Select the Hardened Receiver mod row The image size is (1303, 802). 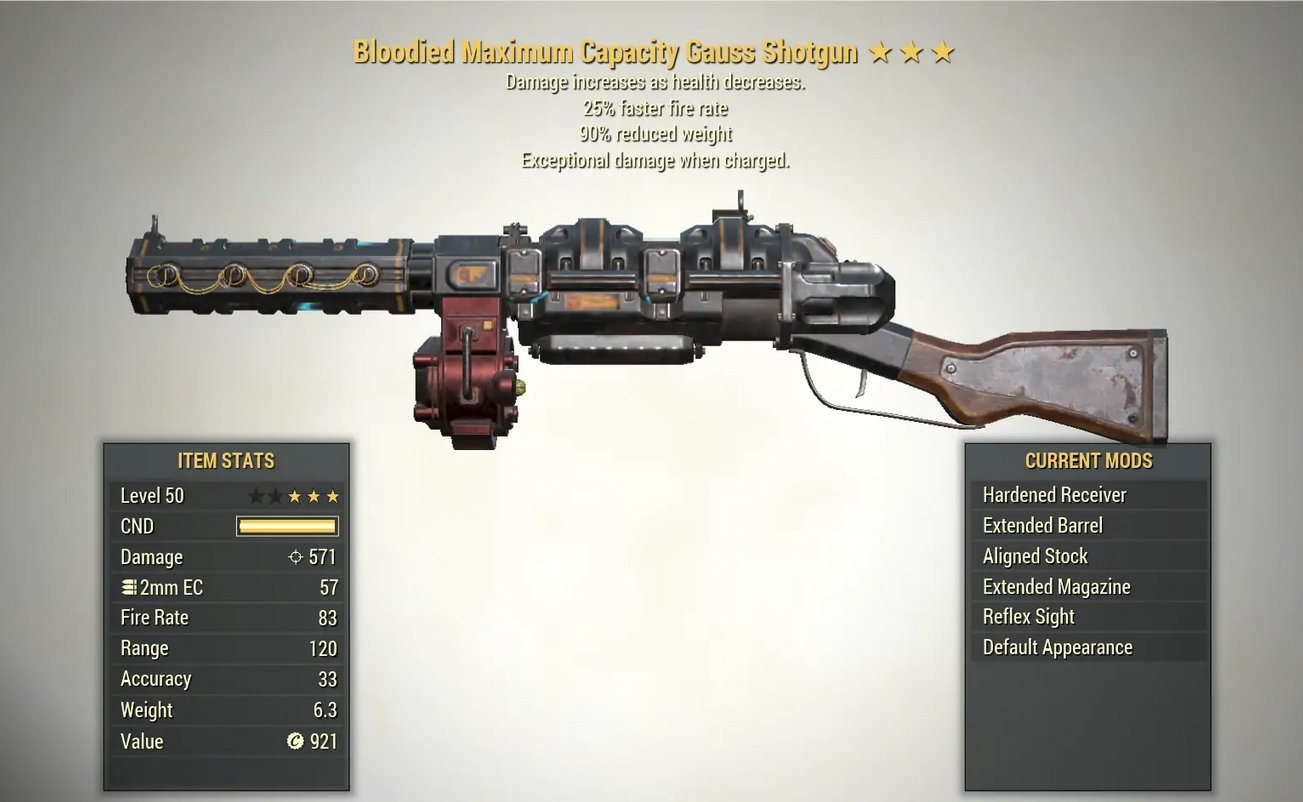[1087, 495]
